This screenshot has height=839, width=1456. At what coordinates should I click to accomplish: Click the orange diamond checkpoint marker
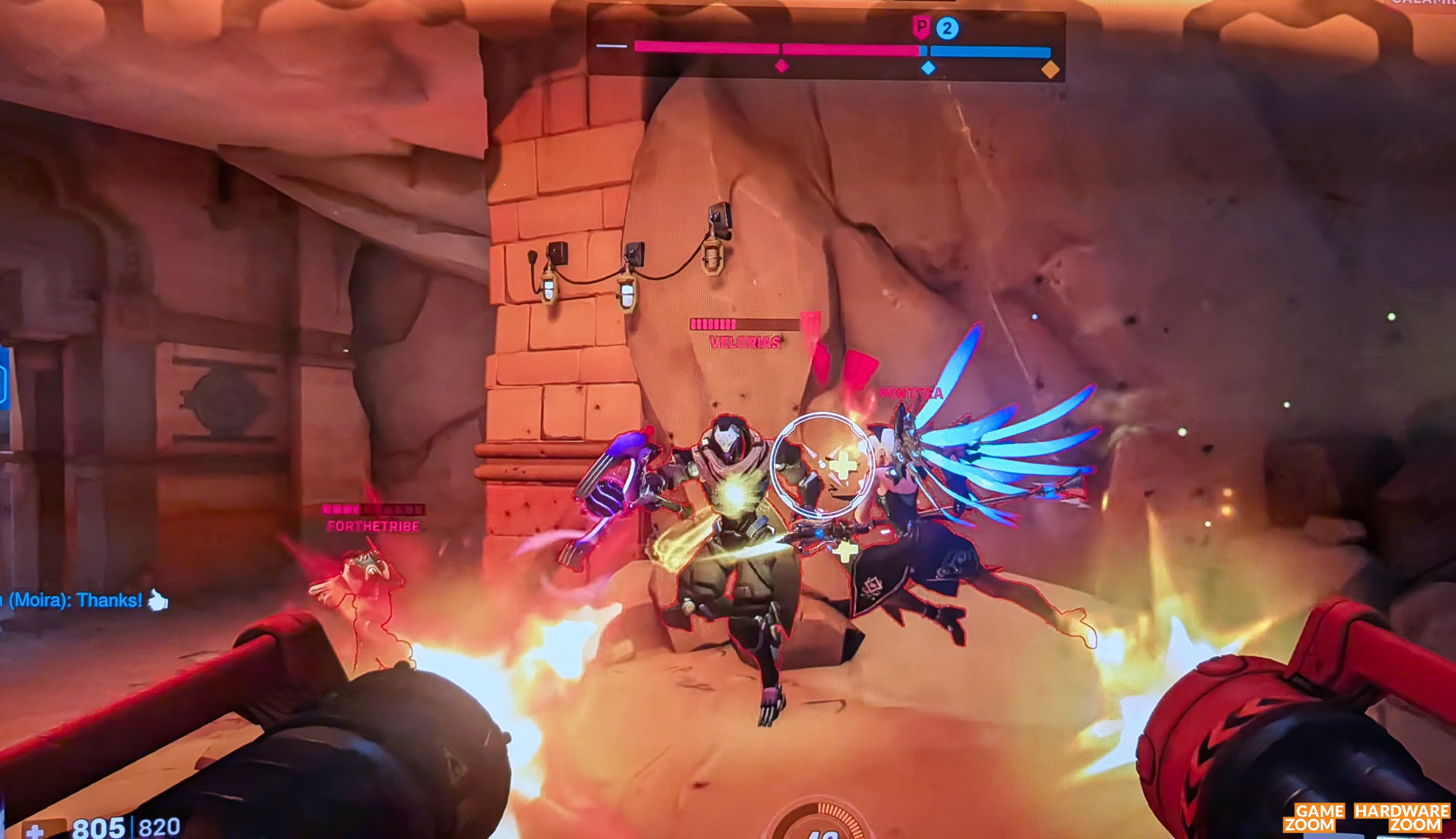[x=1050, y=70]
